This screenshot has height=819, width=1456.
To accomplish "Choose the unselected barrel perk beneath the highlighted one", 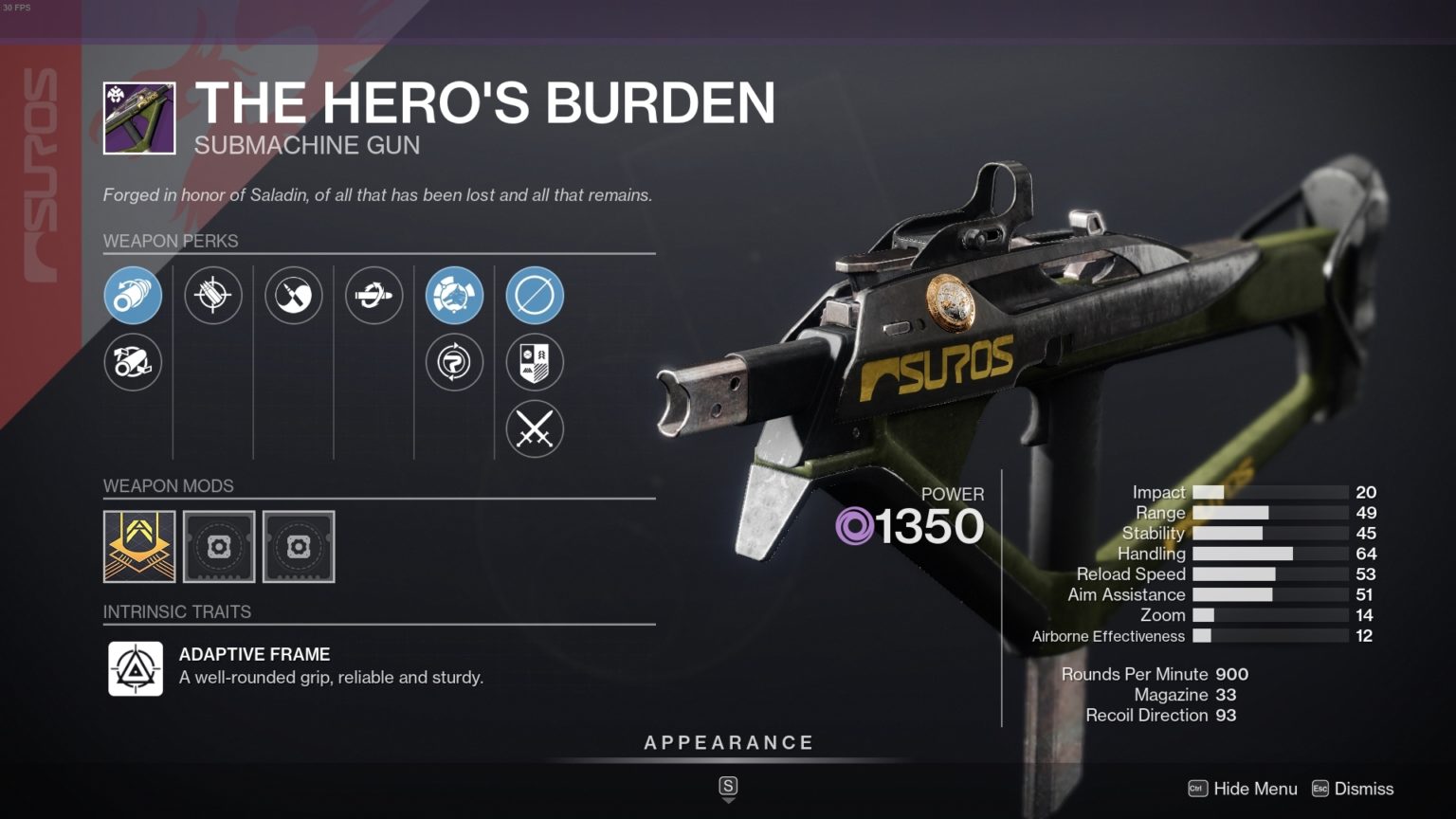I will (x=133, y=362).
